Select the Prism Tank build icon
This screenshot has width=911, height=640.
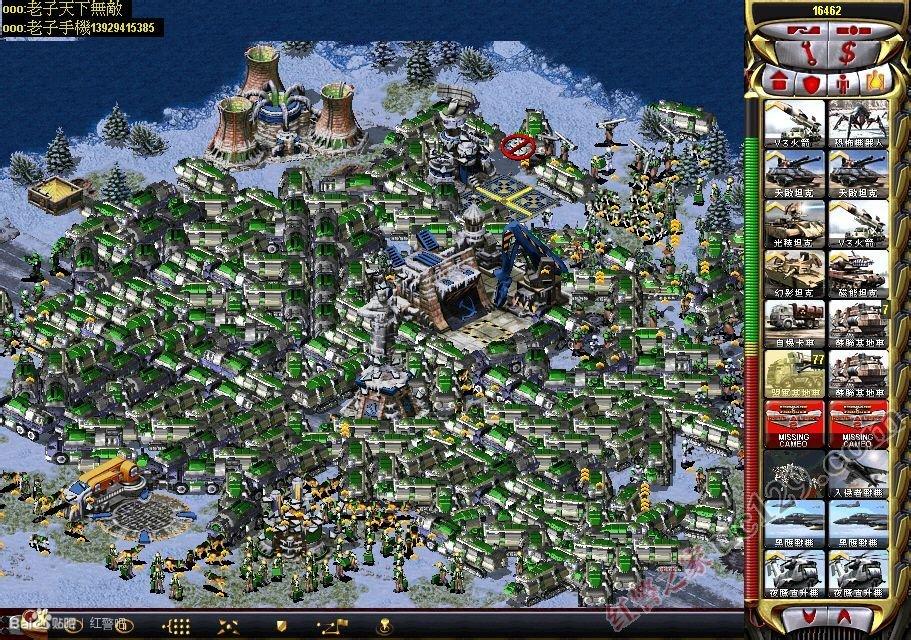[x=795, y=224]
